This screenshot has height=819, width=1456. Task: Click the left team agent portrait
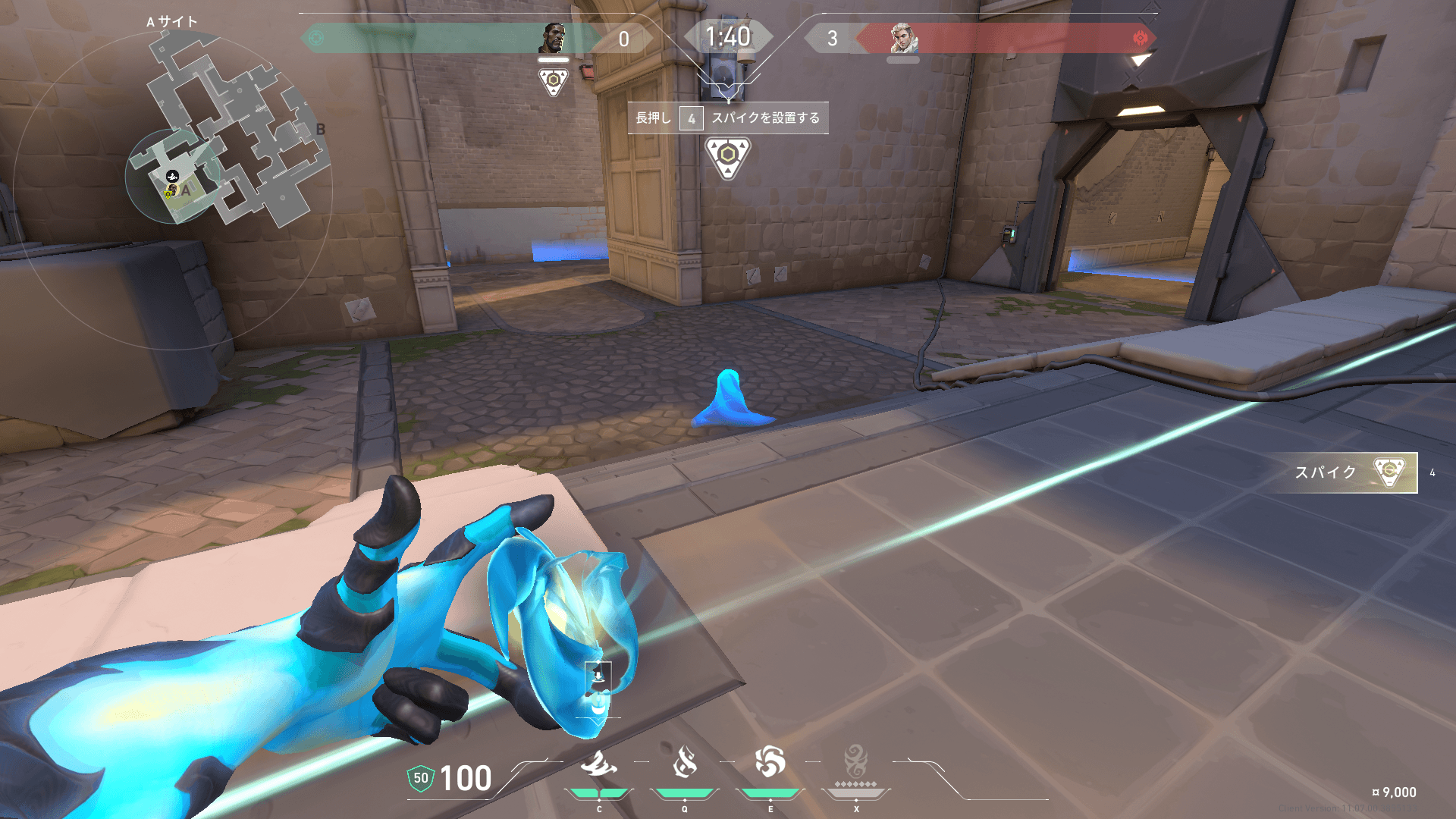click(x=554, y=38)
